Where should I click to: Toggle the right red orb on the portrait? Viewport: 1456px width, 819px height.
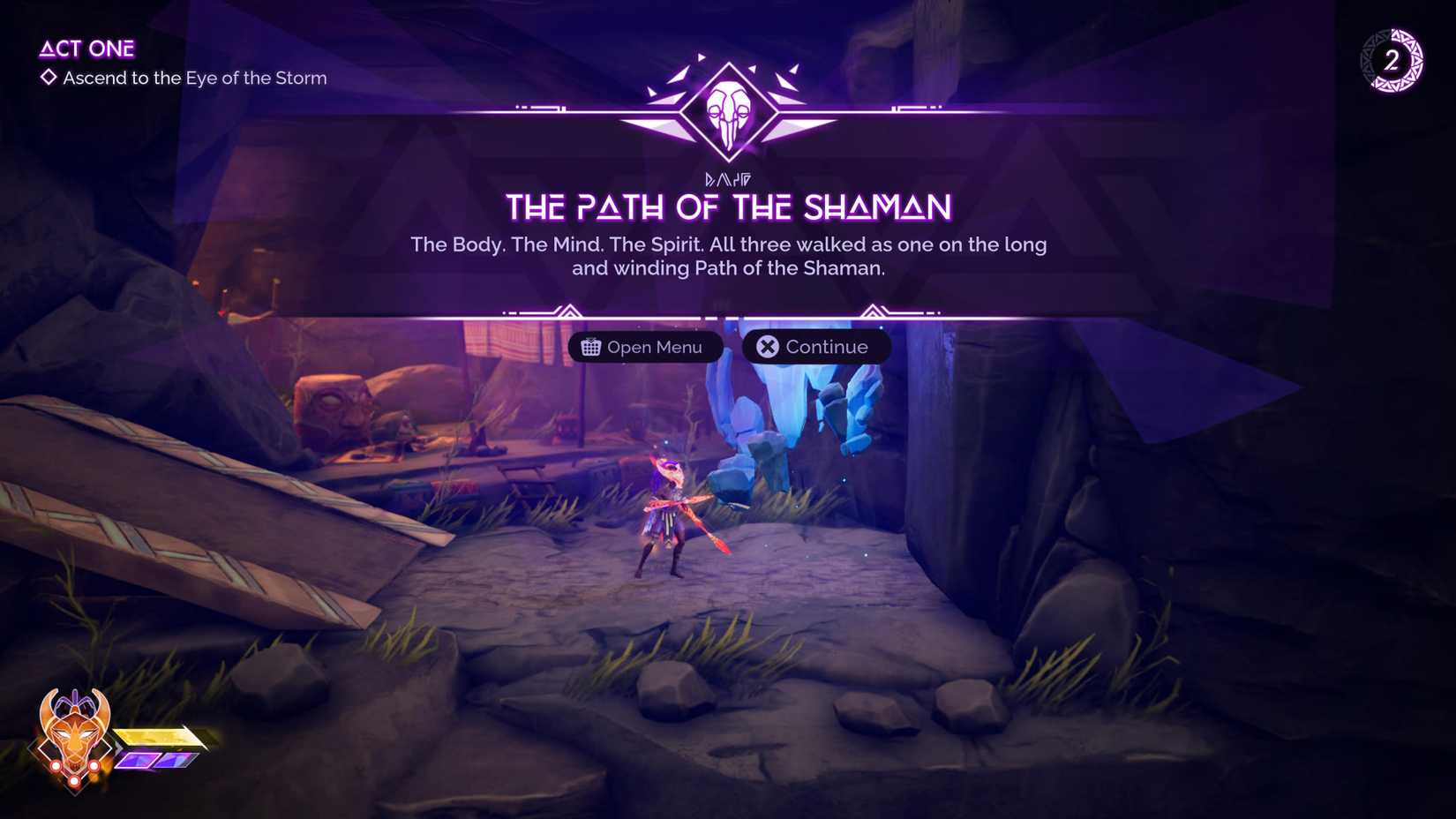[x=94, y=765]
